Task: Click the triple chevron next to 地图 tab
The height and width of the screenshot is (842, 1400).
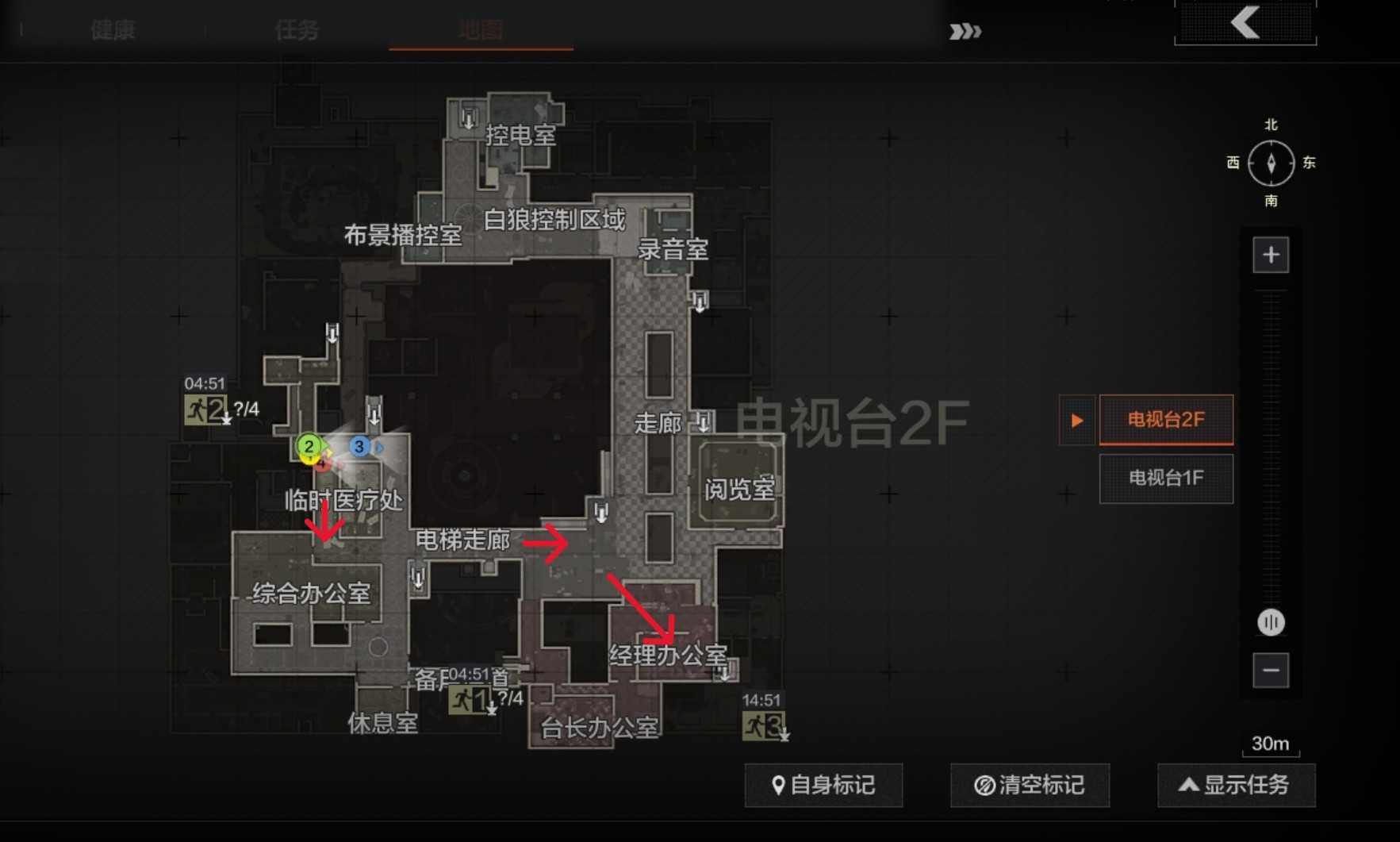Action: [964, 32]
